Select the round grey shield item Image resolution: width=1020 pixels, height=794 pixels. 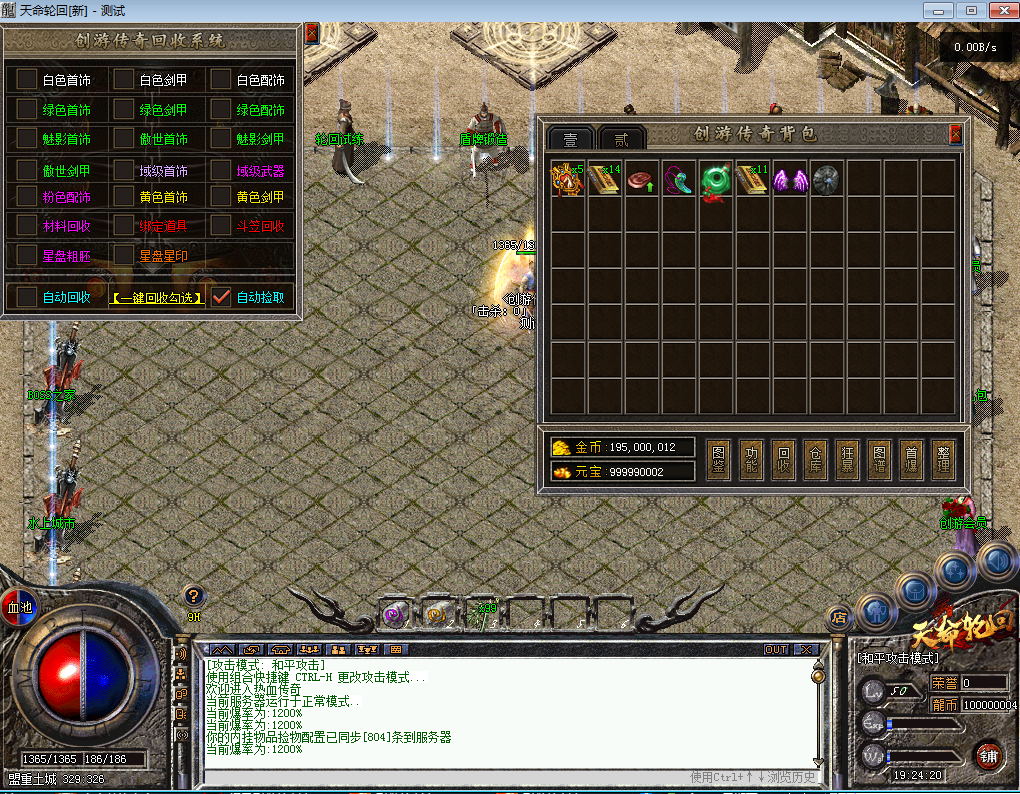[x=826, y=180]
